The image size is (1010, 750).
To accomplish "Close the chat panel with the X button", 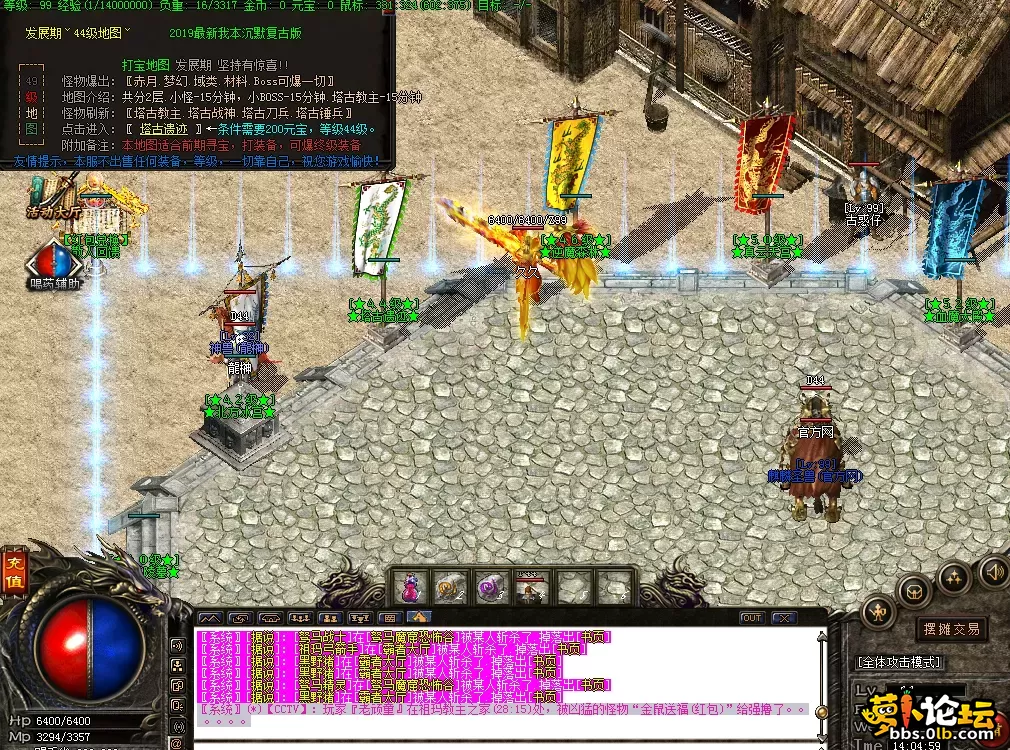I will tap(783, 618).
